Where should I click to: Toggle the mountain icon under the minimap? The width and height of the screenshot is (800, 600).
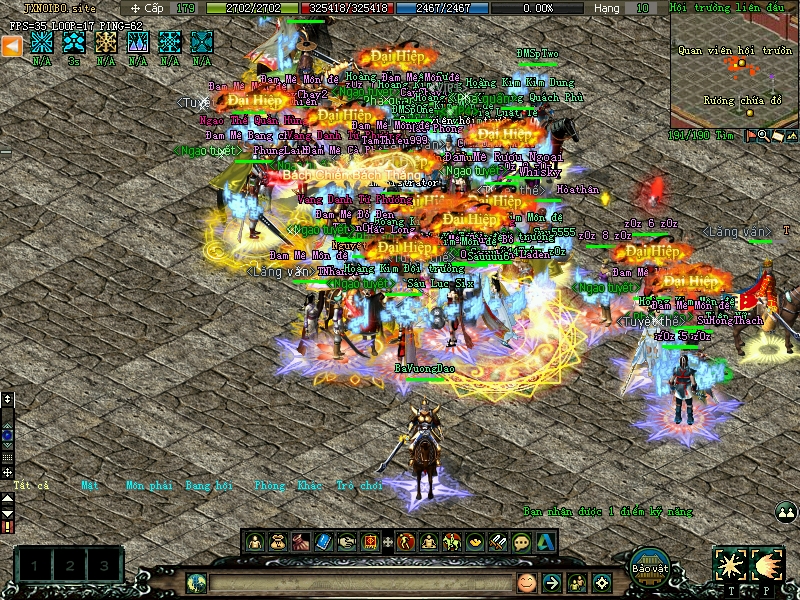click(x=790, y=135)
